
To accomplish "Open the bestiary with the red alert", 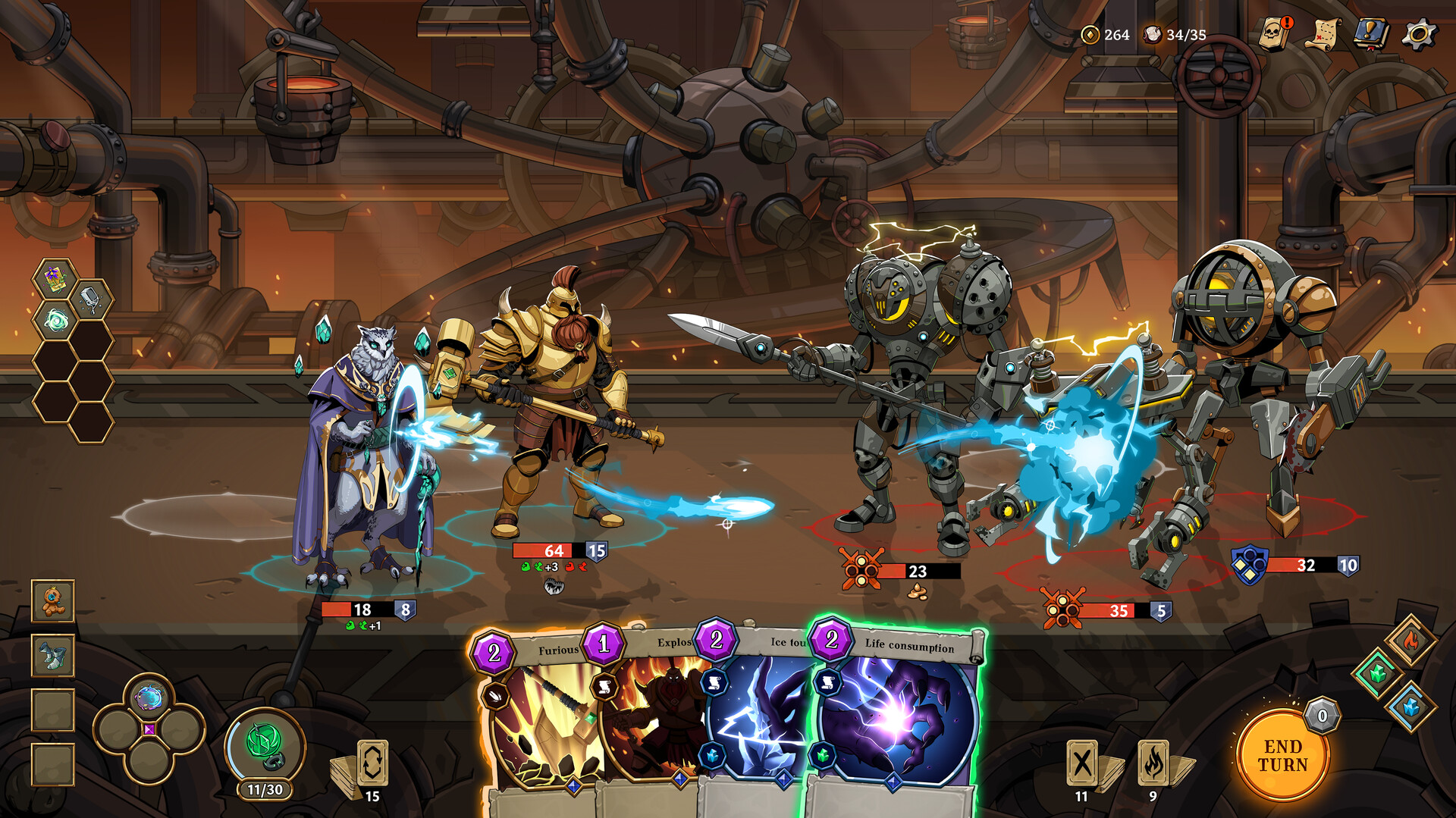I will pyautogui.click(x=1272, y=33).
